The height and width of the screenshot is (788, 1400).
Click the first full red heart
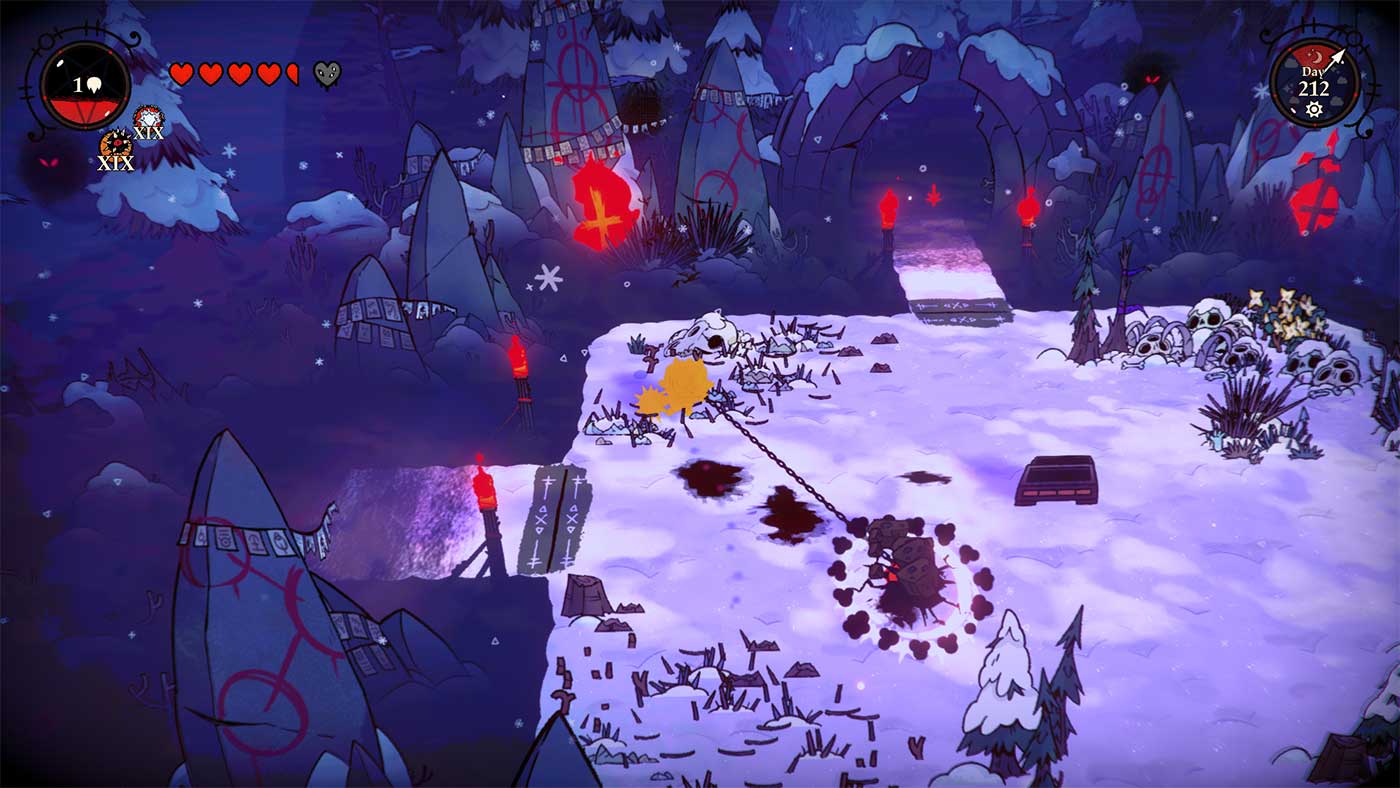coord(182,73)
